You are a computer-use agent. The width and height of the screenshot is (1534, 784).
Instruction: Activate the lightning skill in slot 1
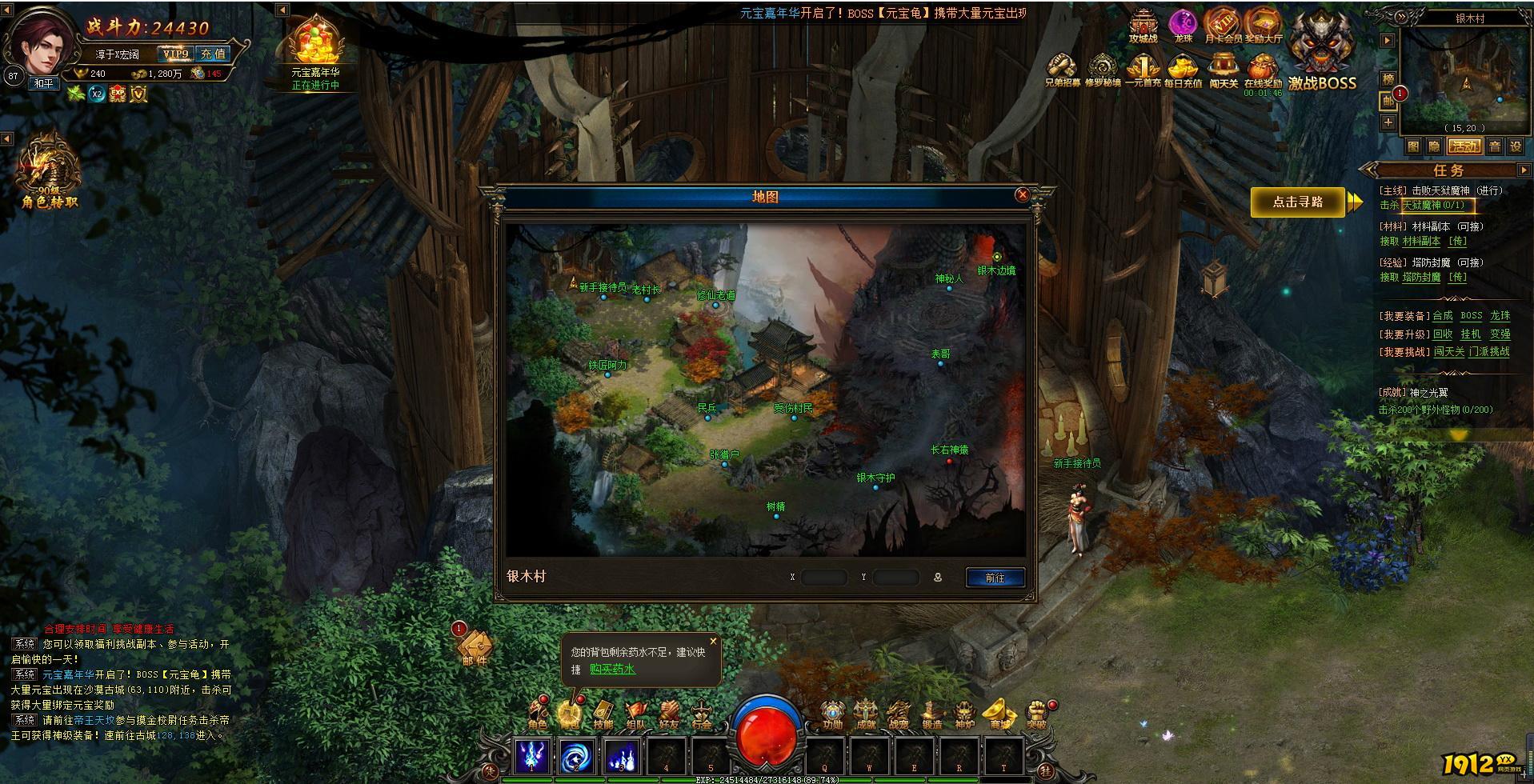point(532,755)
